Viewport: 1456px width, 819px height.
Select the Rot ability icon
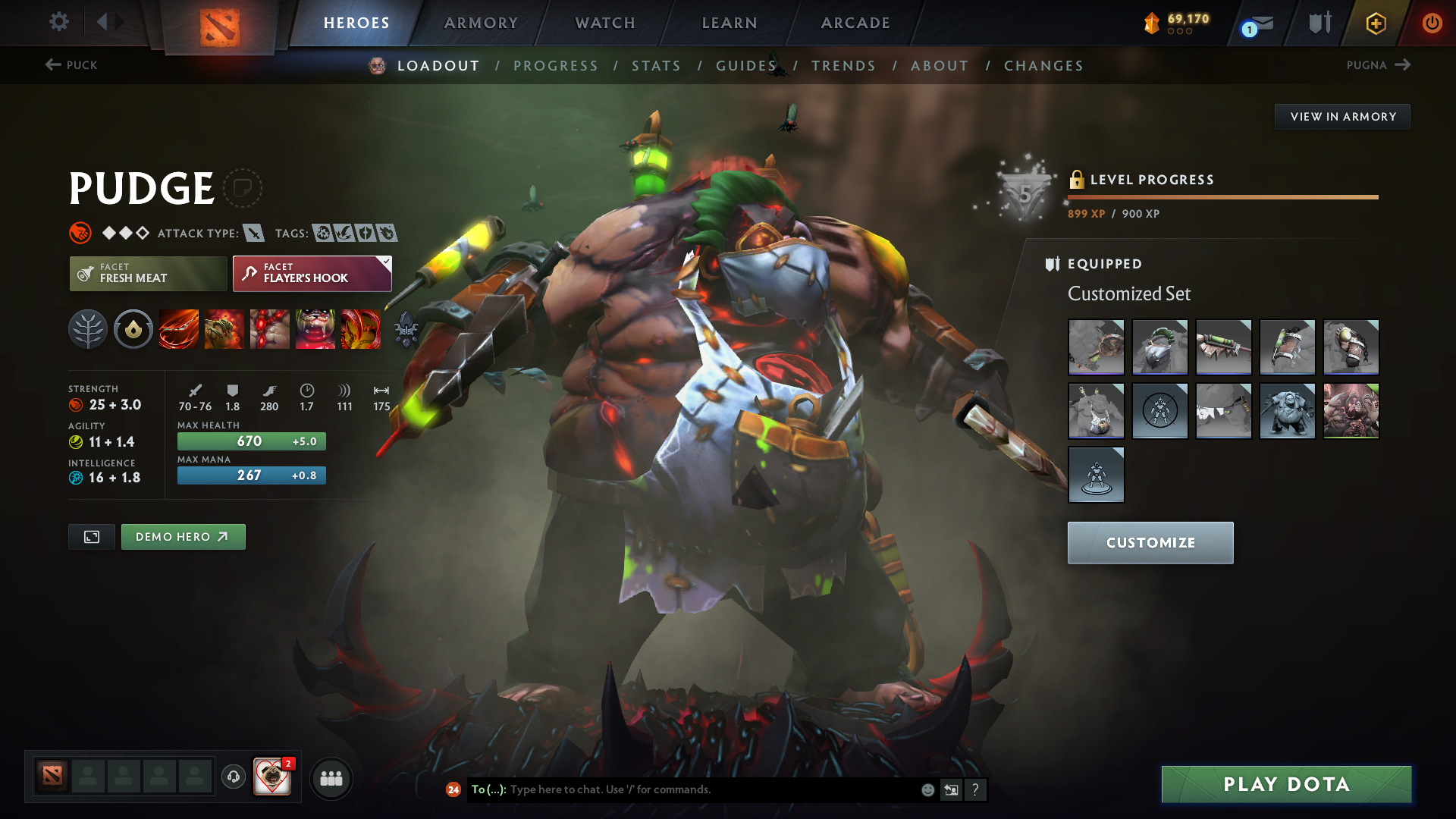(224, 329)
